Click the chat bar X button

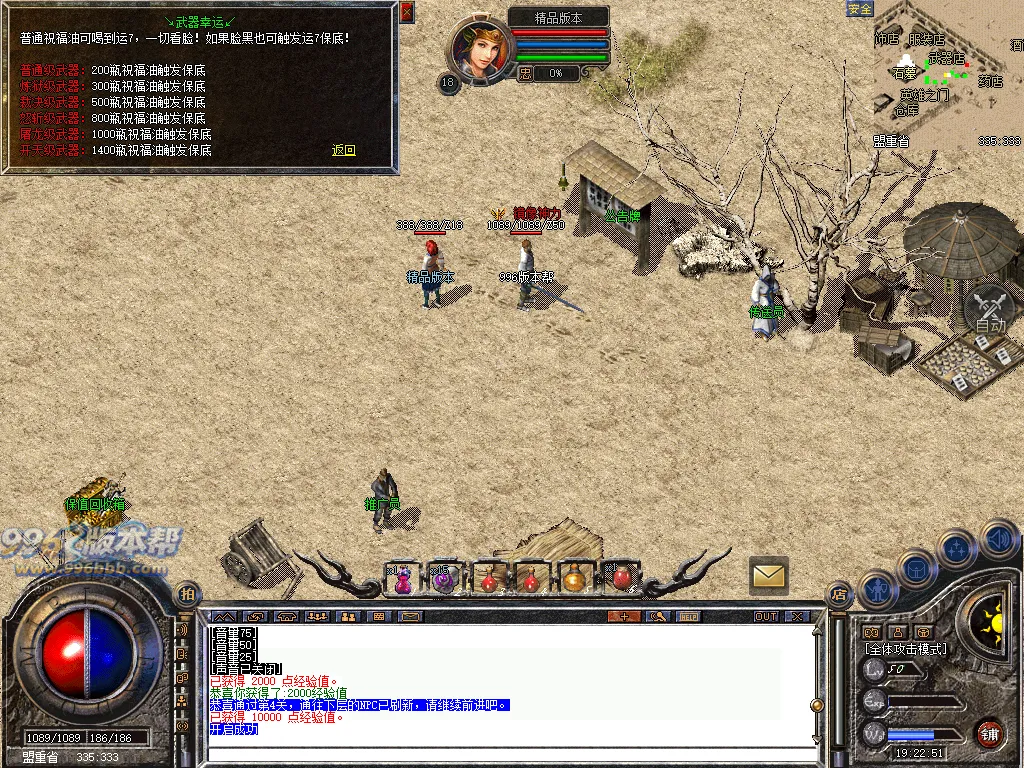796,616
